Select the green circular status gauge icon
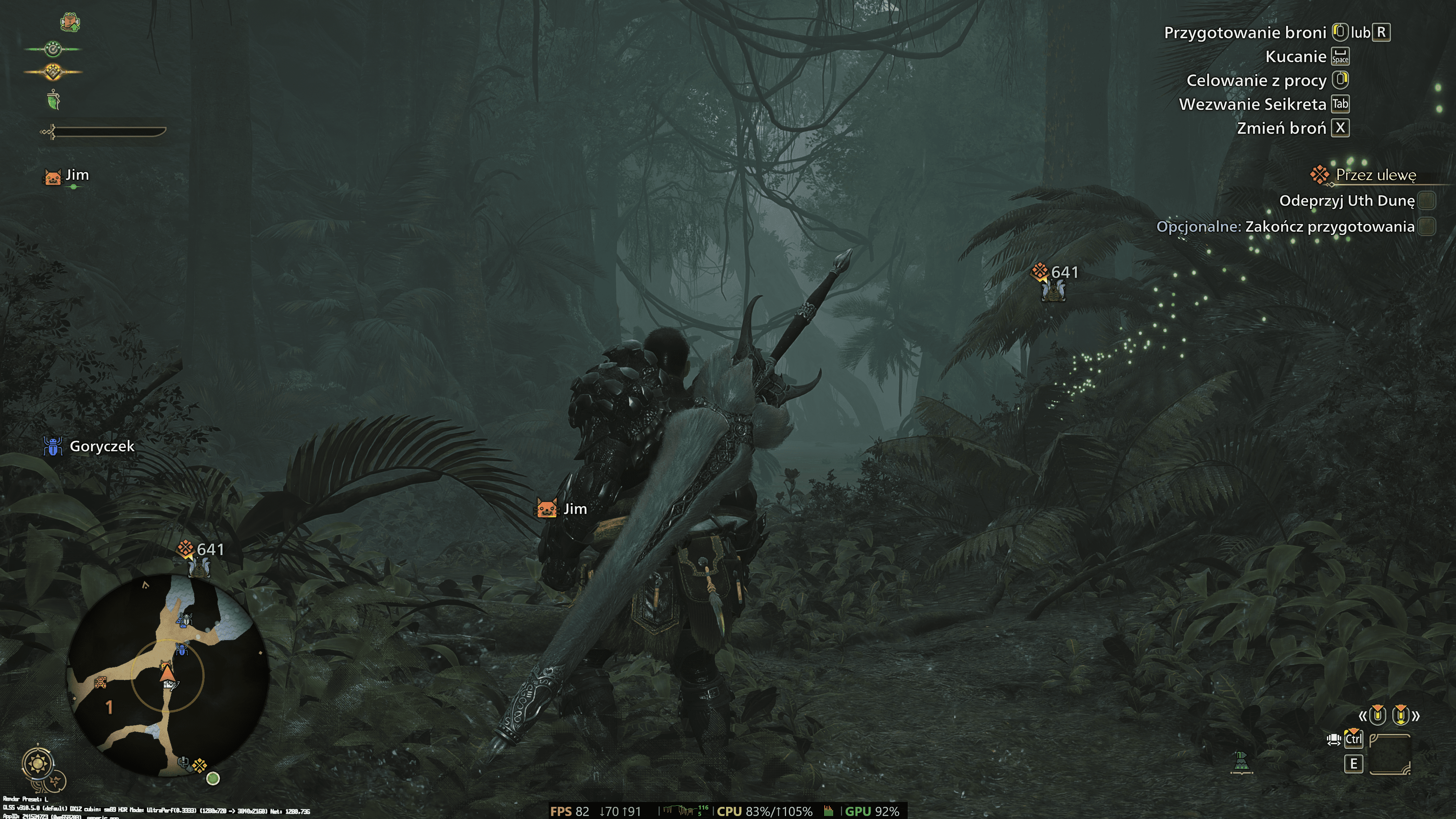 [53, 50]
